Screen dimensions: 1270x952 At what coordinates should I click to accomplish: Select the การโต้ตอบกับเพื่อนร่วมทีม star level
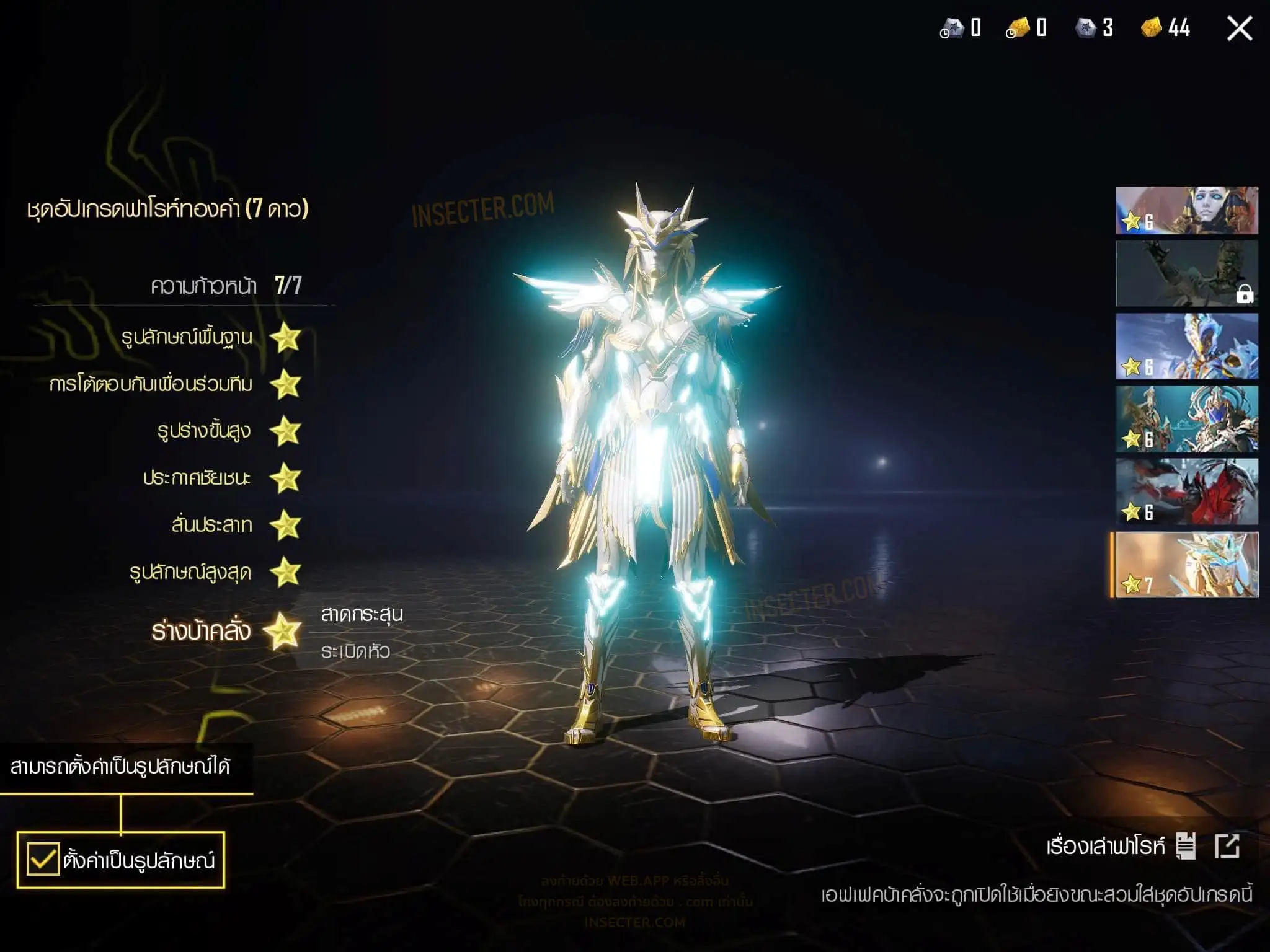click(286, 384)
